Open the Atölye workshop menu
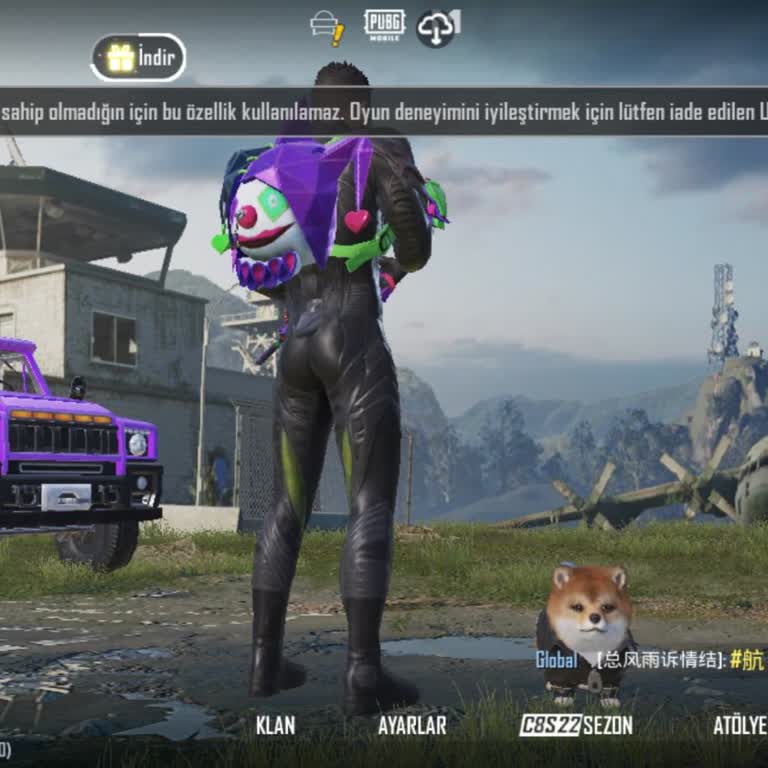Image resolution: width=768 pixels, height=768 pixels. click(x=739, y=725)
